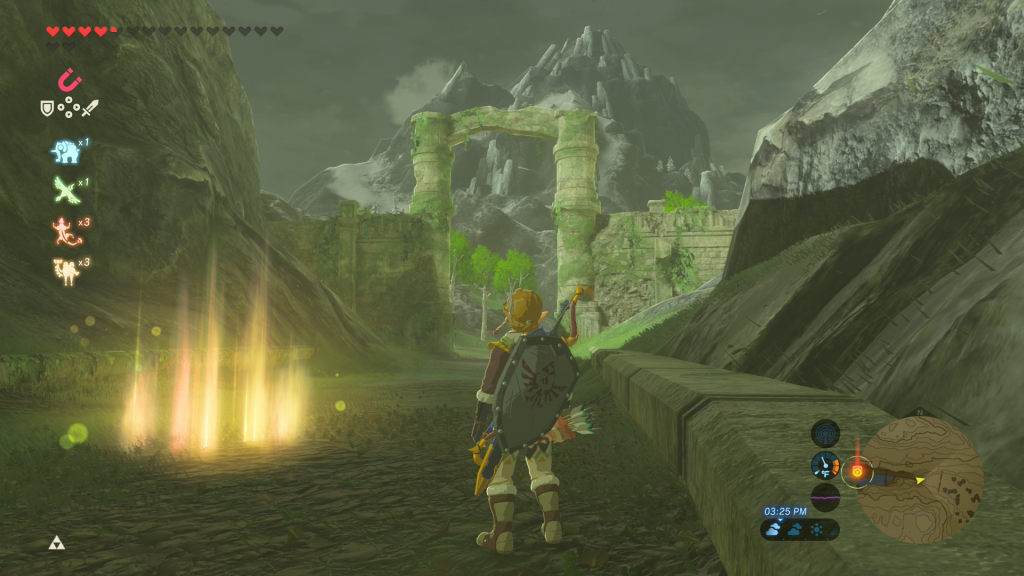Click the weather forecast strip
The width and height of the screenshot is (1024, 576).
pyautogui.click(x=800, y=529)
